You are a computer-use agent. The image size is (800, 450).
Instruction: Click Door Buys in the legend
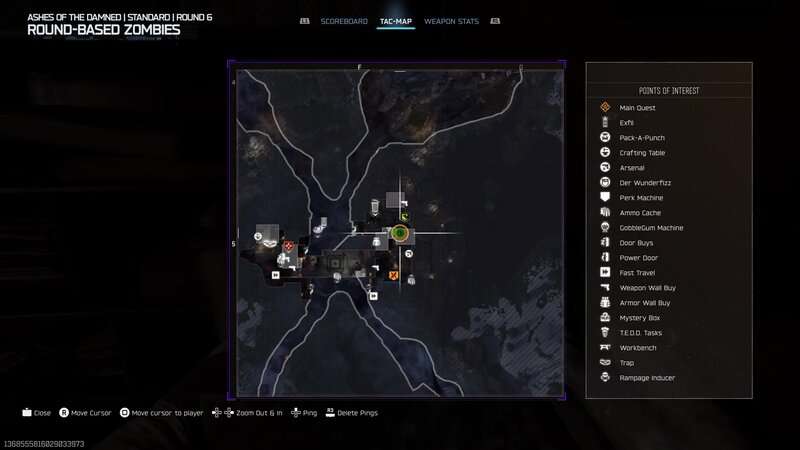pyautogui.click(x=636, y=242)
